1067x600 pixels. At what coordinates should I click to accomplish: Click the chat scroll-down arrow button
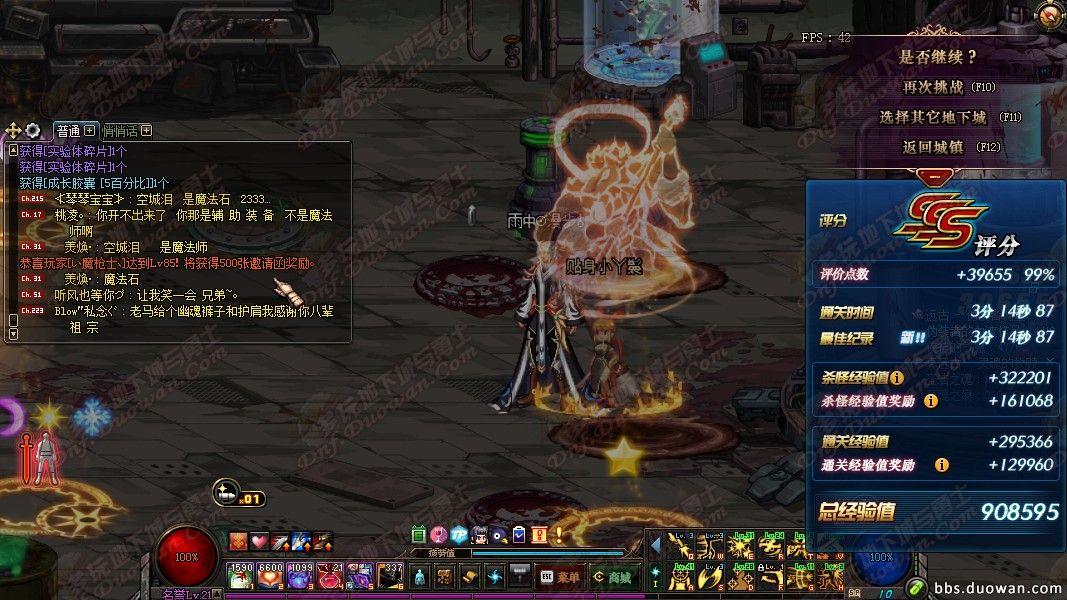coord(13,334)
